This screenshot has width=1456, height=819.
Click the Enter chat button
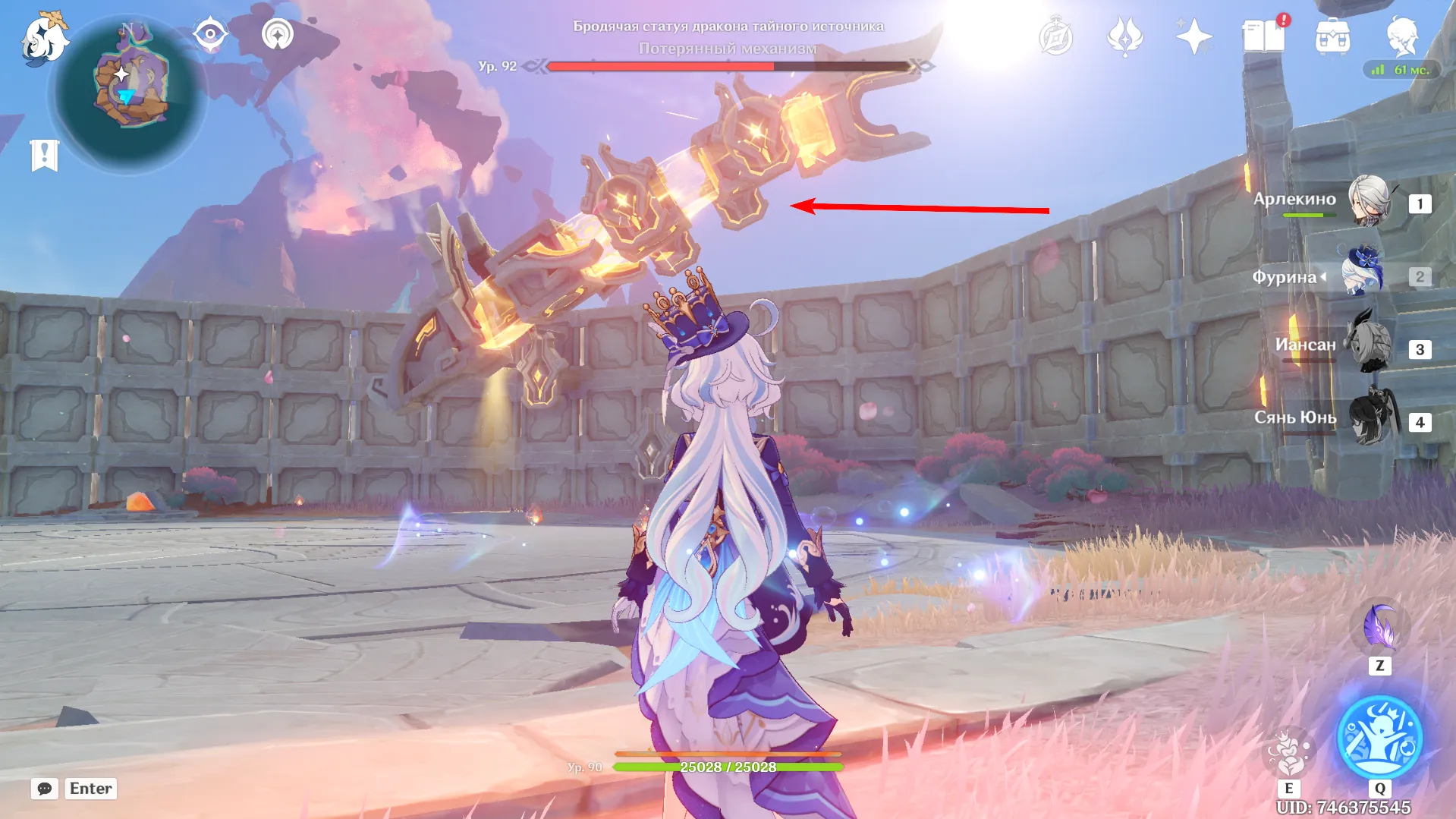(x=90, y=789)
